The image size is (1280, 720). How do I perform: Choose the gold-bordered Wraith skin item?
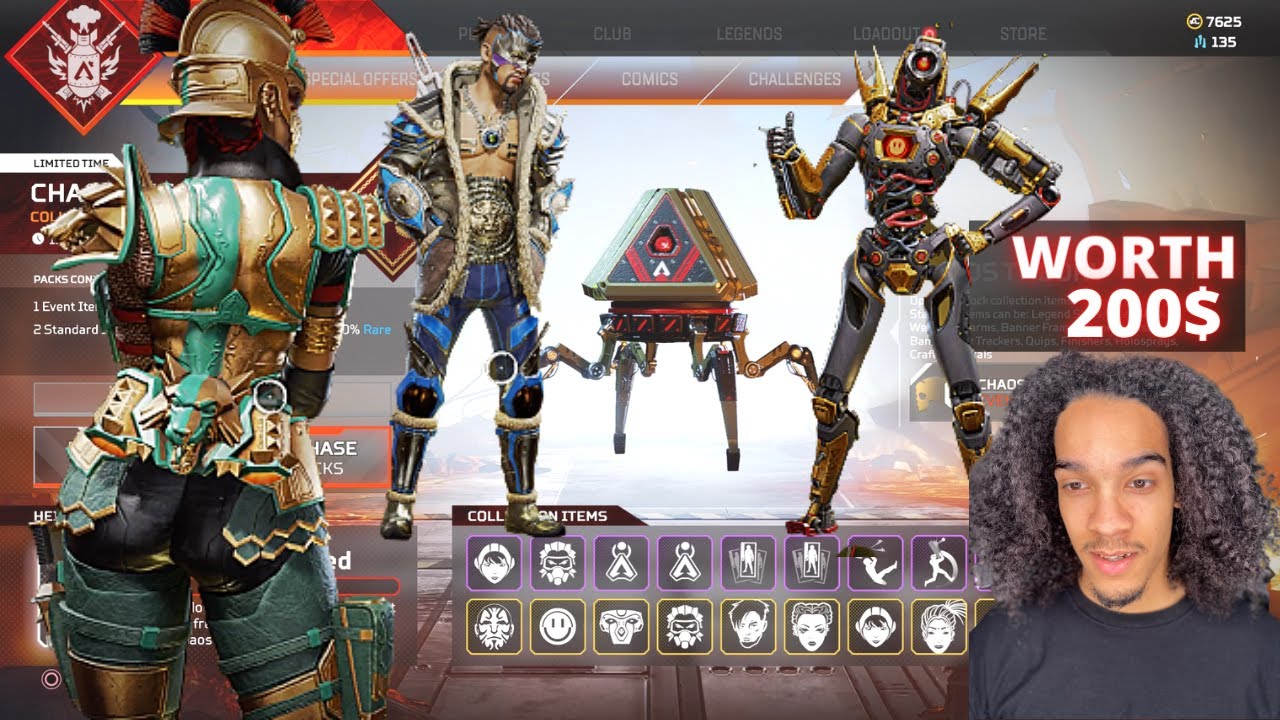(x=875, y=627)
